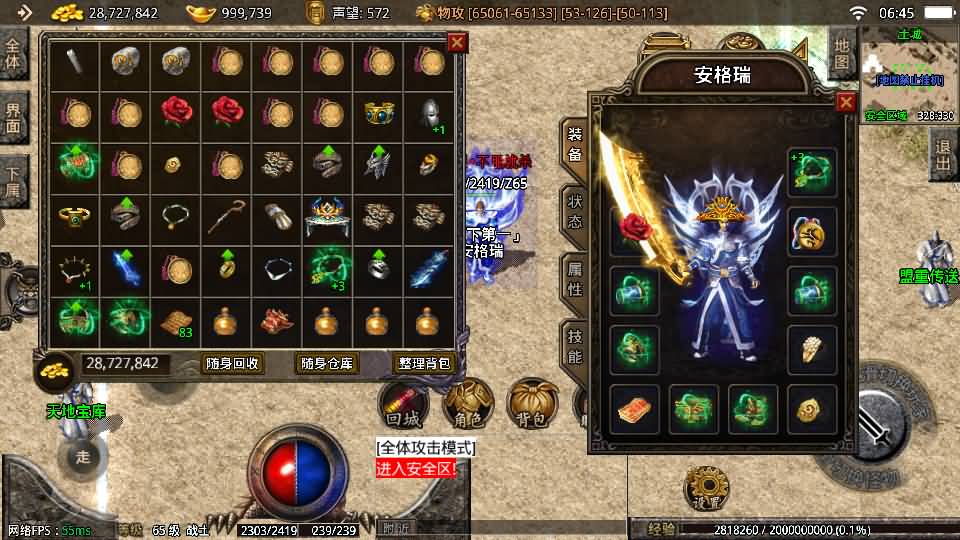Open the 下属 subordinates side button
This screenshot has height=540, width=960.
click(x=13, y=180)
